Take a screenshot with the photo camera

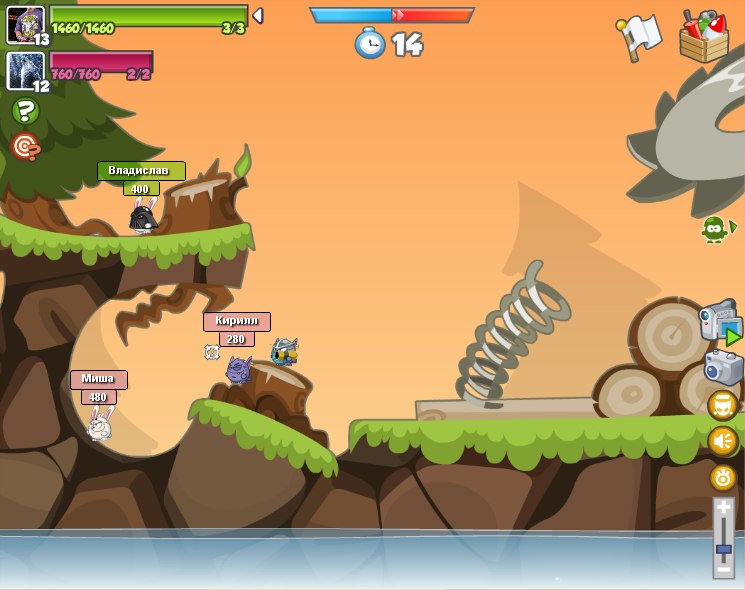[723, 367]
